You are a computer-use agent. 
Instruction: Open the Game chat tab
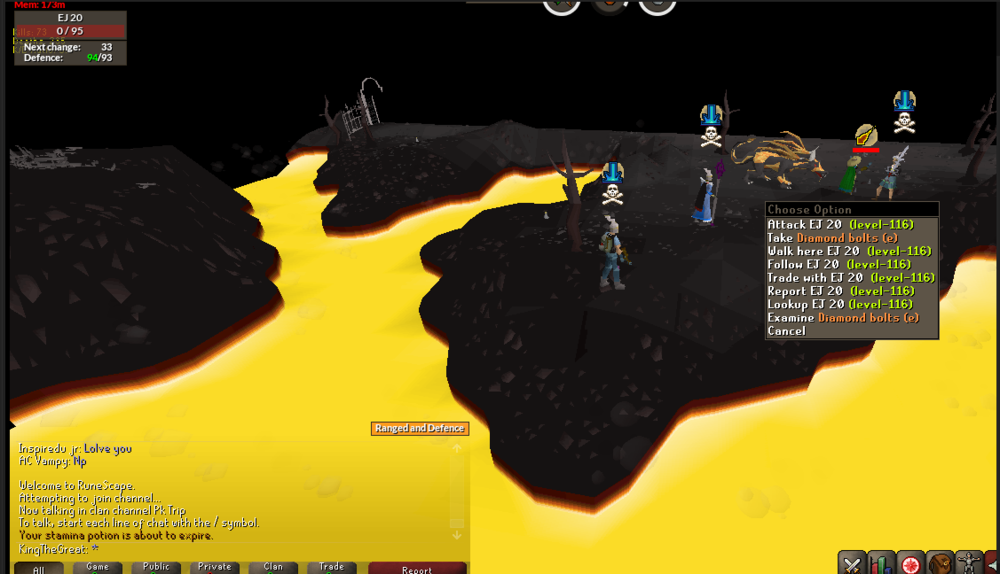(x=98, y=567)
